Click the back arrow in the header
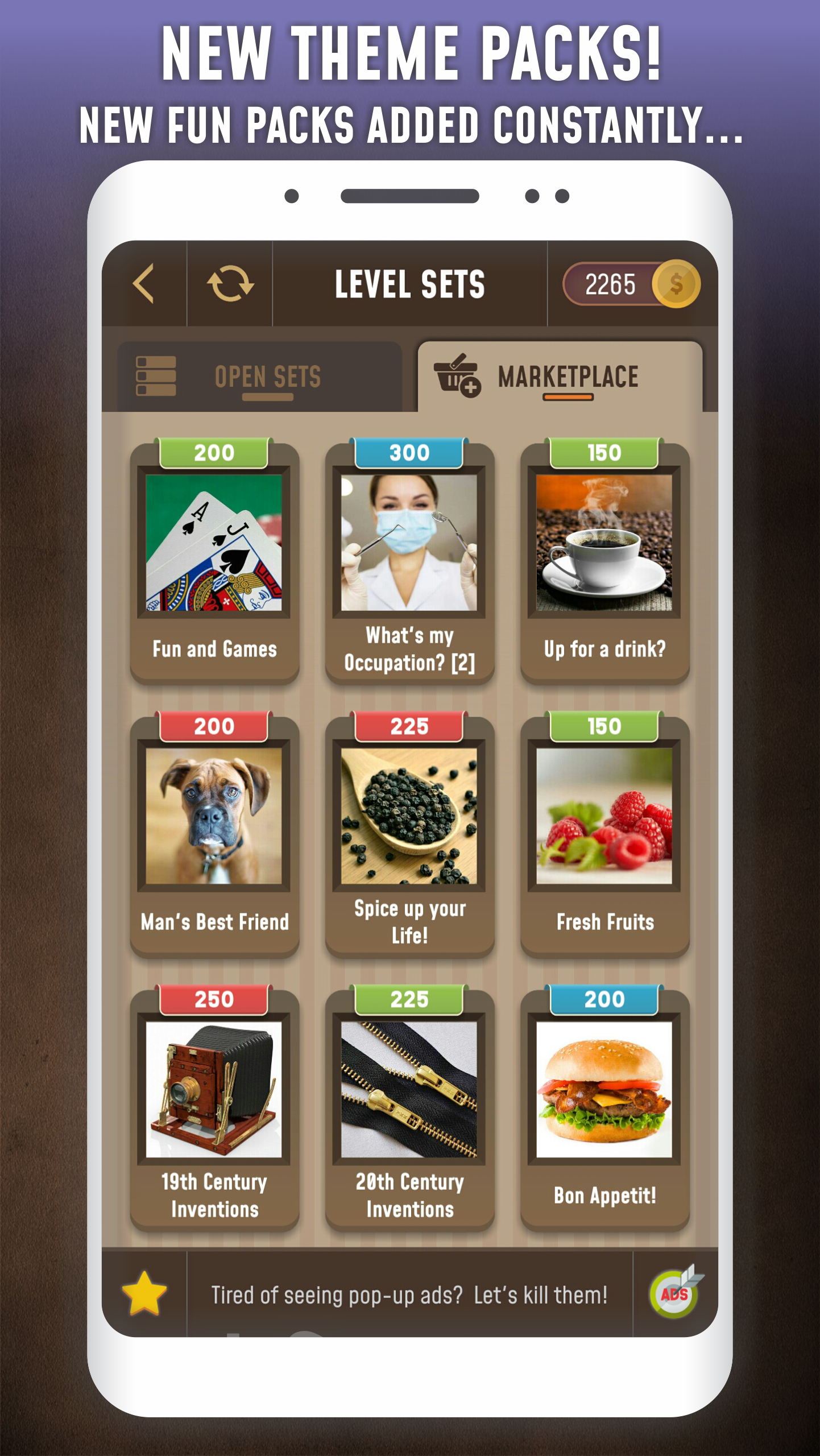The width and height of the screenshot is (820, 1456). tap(144, 283)
